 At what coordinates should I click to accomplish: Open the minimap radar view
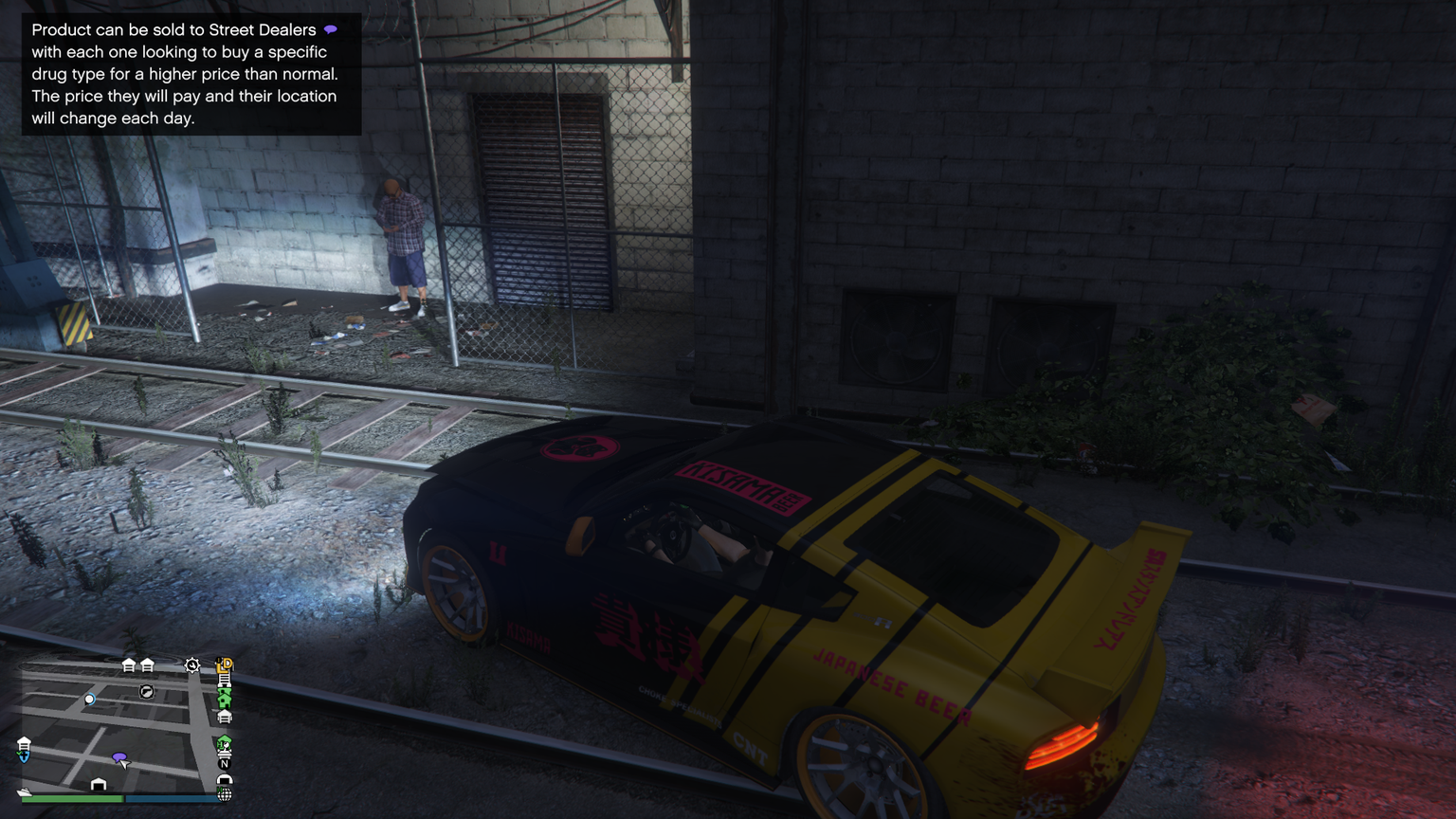coord(114,725)
